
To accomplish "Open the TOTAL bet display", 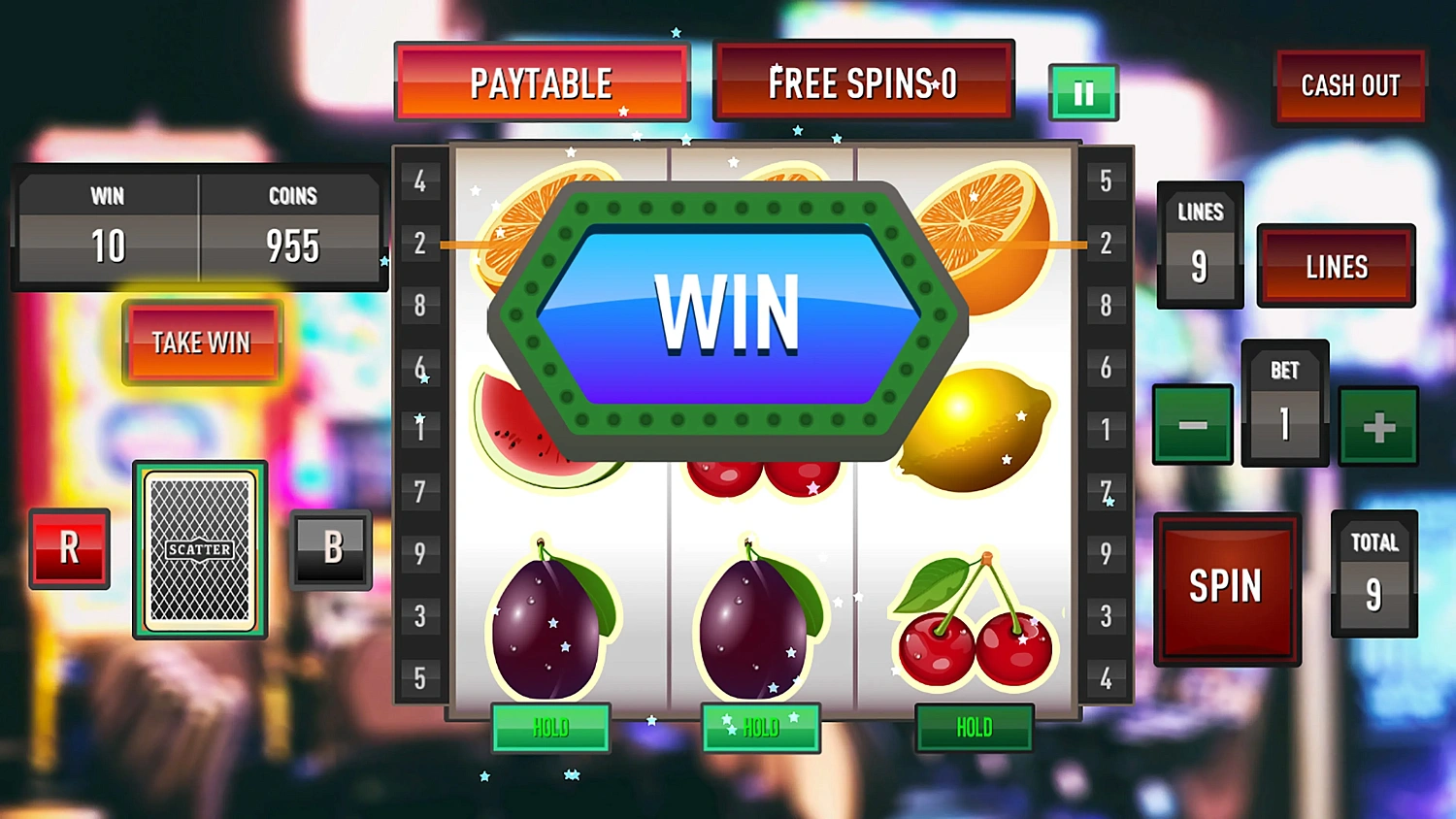I will (1373, 573).
